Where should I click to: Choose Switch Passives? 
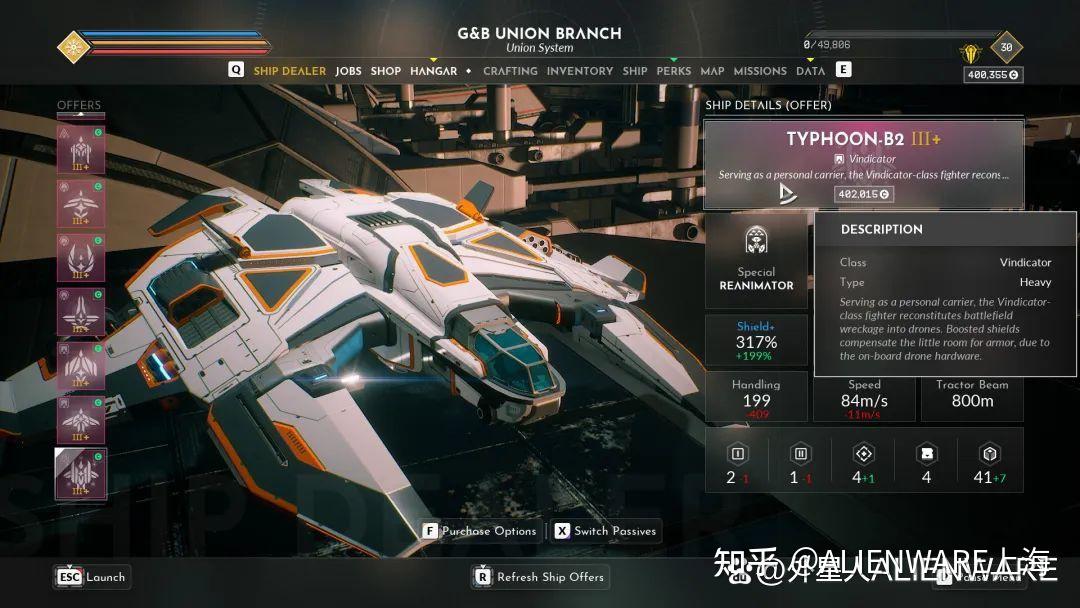(x=606, y=531)
